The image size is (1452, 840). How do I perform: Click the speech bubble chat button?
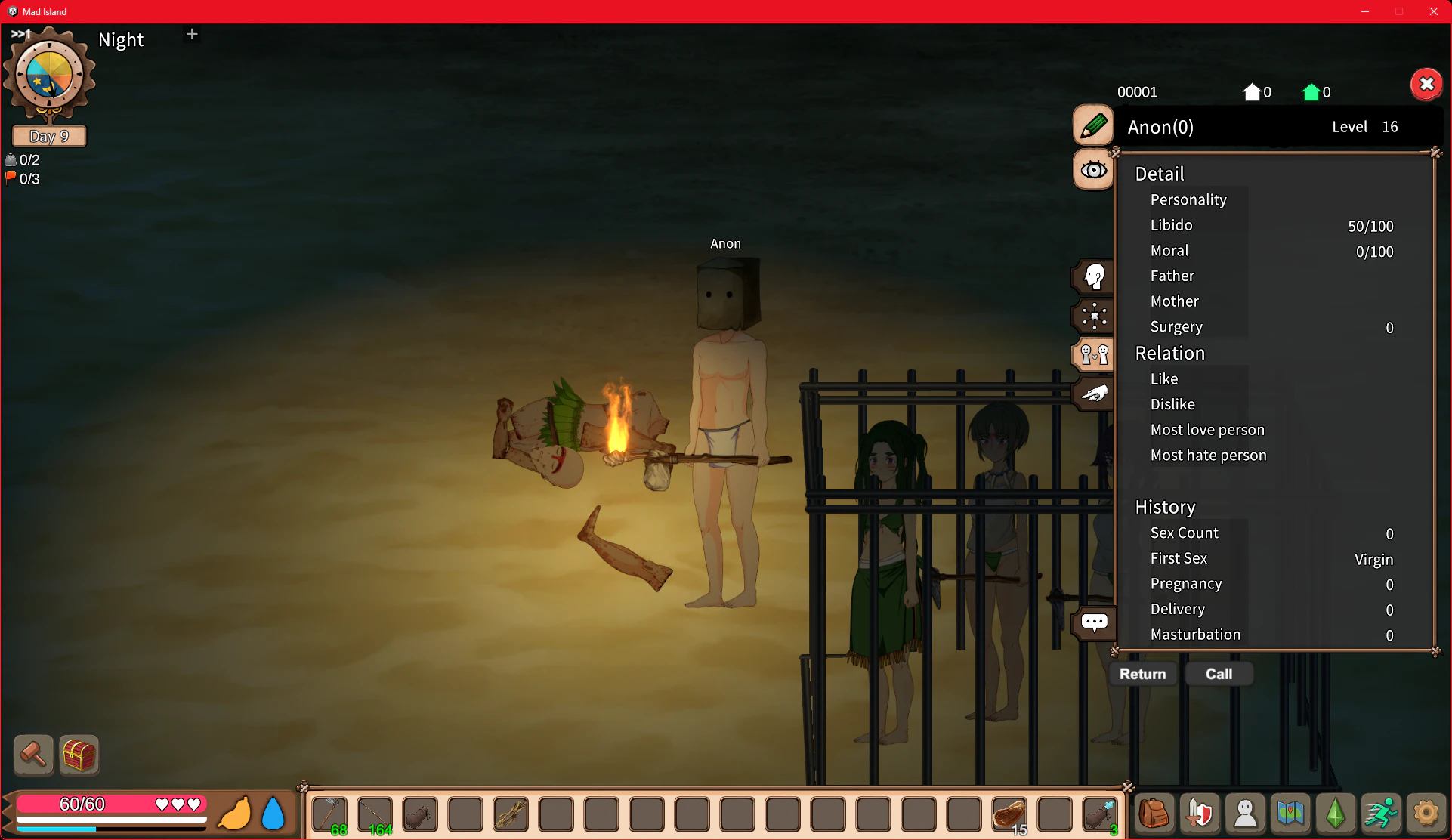click(x=1093, y=622)
